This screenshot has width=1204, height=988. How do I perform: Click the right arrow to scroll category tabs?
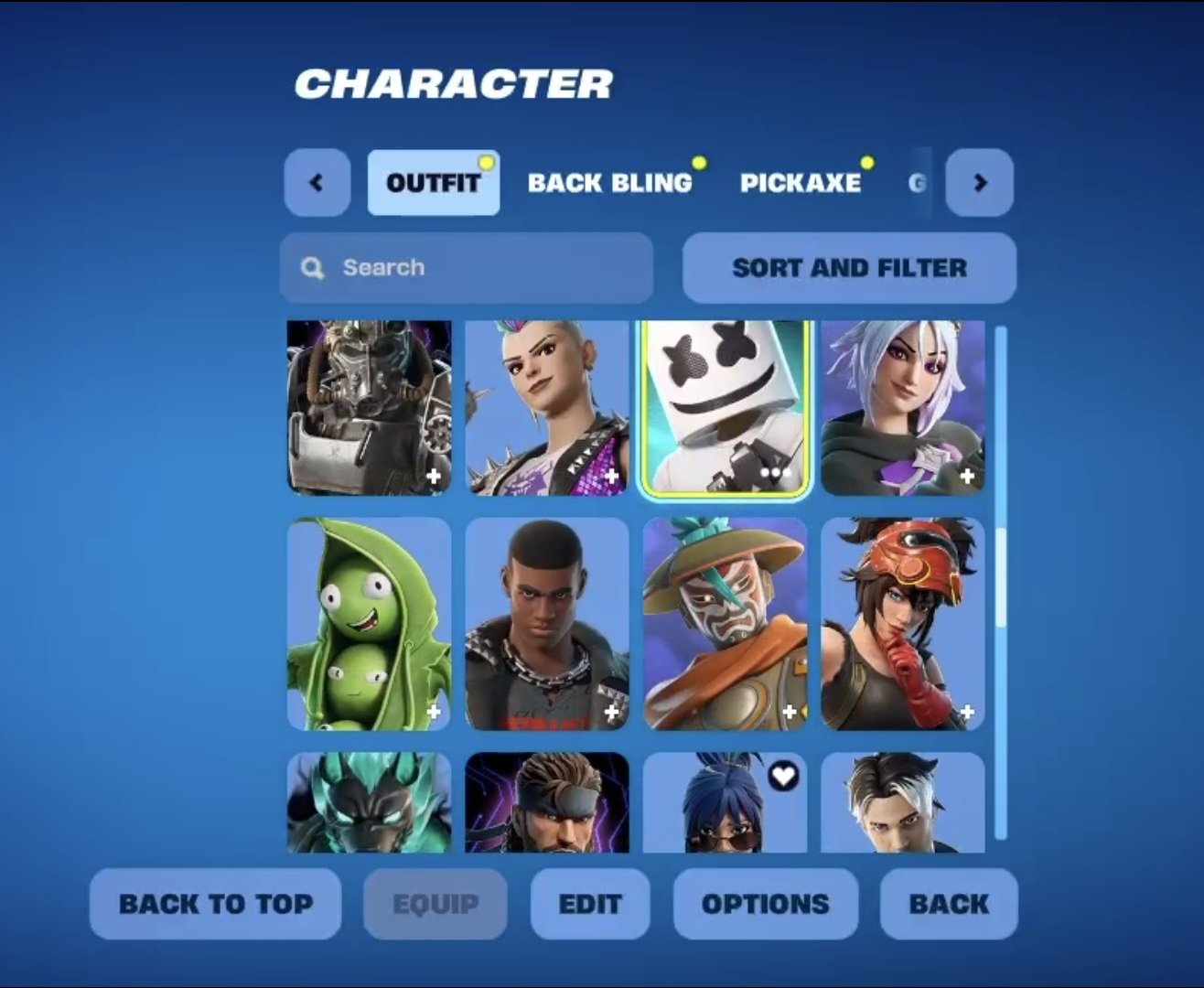point(980,182)
